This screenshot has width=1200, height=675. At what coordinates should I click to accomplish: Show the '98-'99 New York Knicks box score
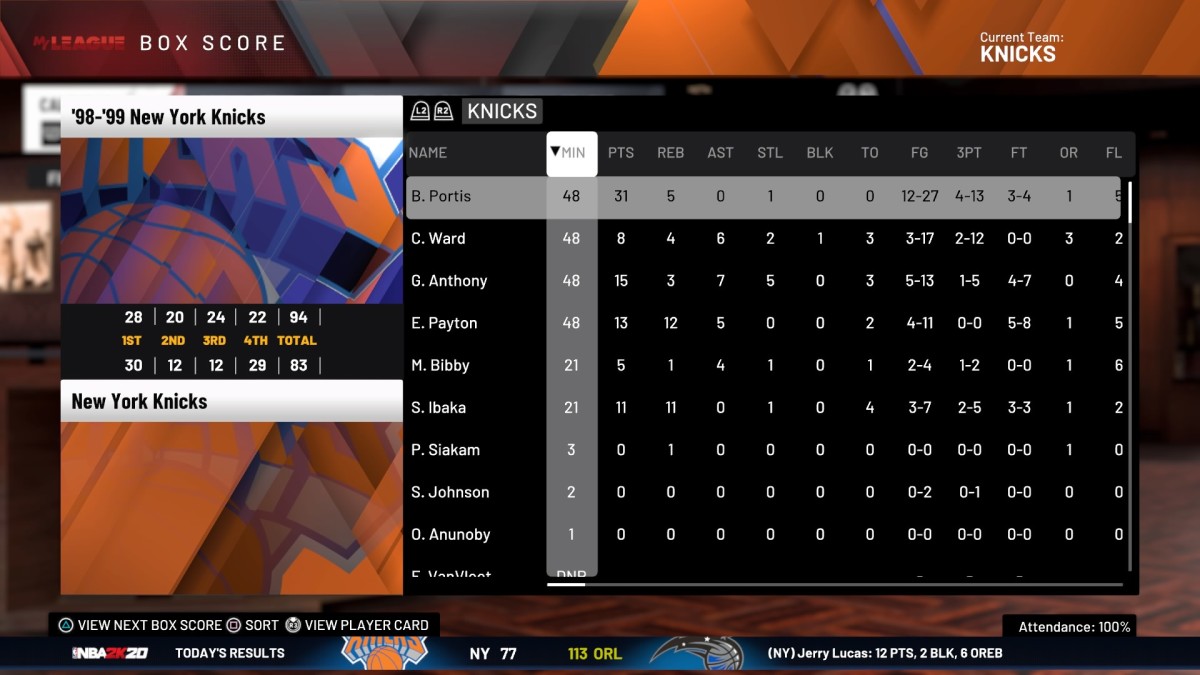click(x=231, y=117)
